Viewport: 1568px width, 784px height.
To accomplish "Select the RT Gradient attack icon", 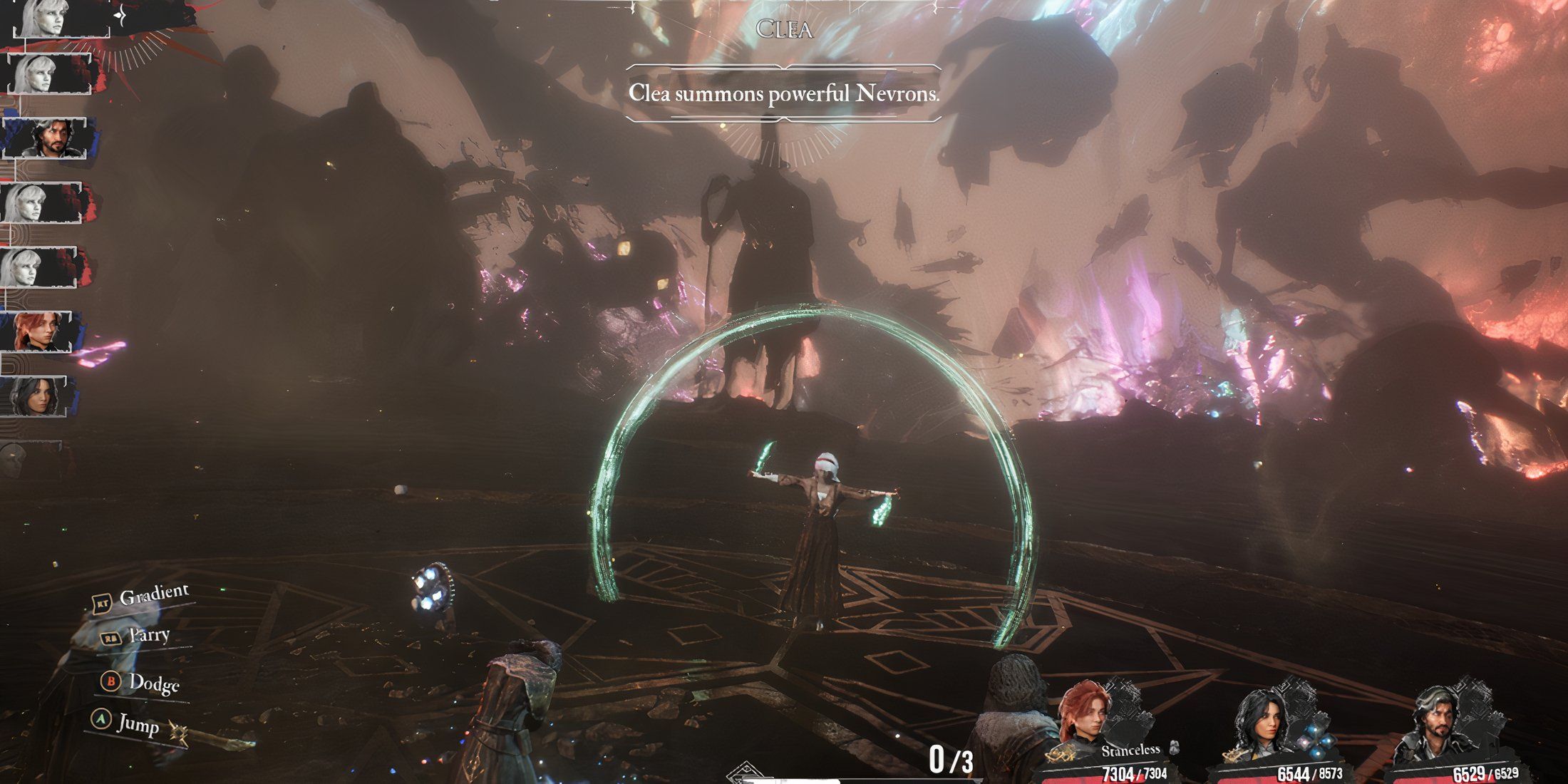I will (102, 602).
